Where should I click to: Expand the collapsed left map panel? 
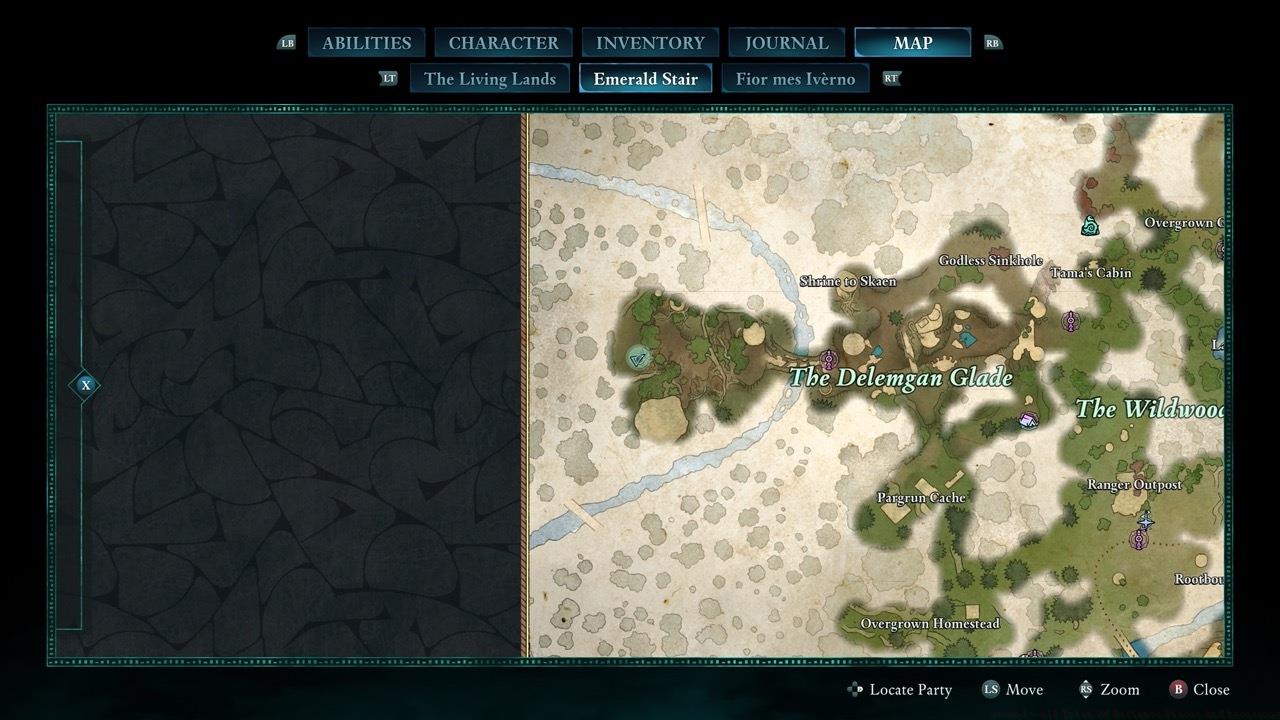[x=85, y=385]
